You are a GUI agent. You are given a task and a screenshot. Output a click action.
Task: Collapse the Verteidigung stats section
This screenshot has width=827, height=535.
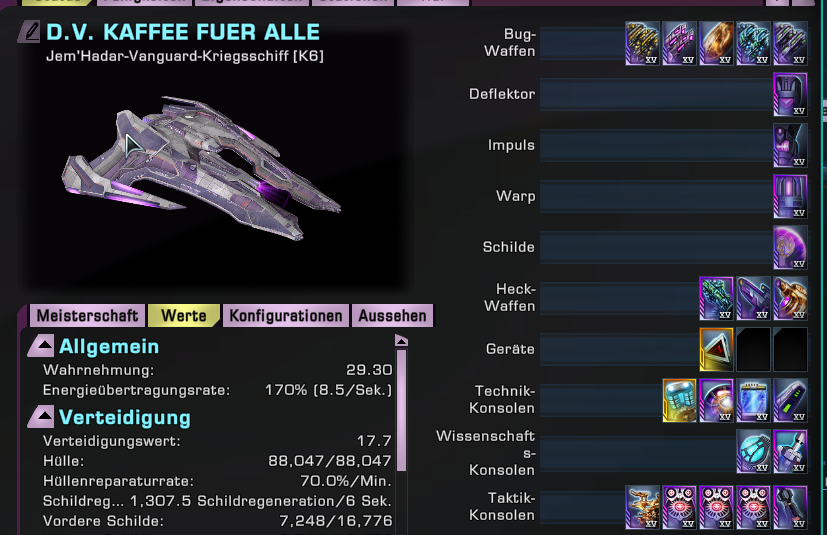point(41,416)
